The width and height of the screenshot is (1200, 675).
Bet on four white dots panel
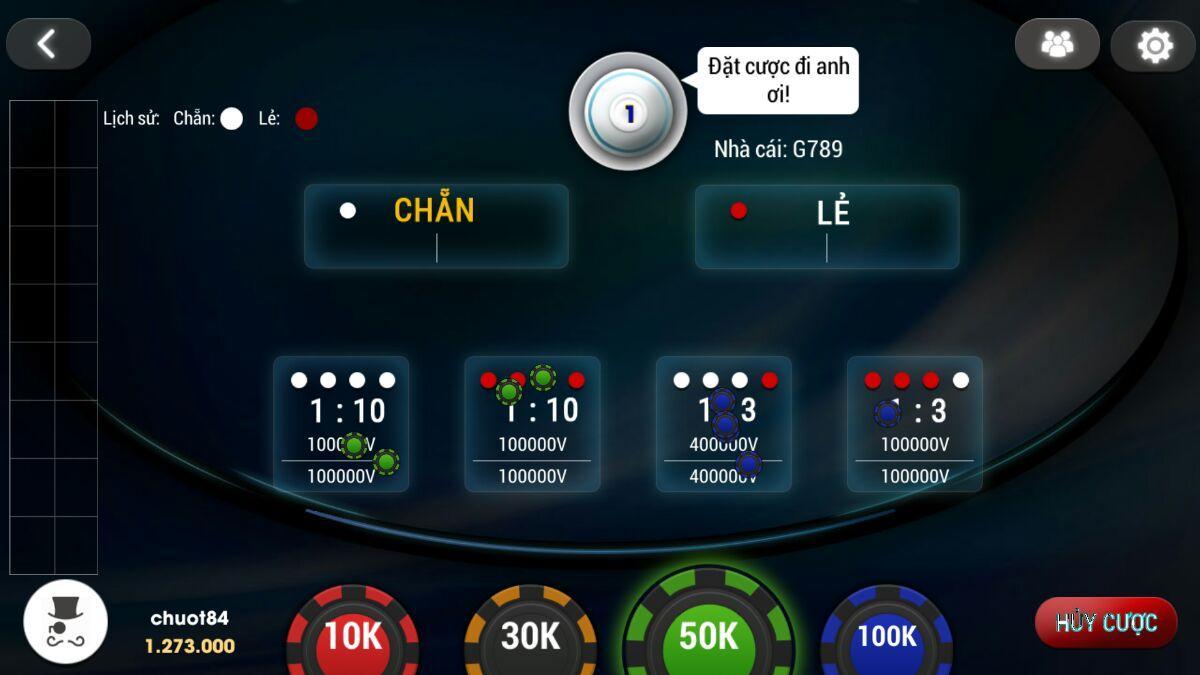341,424
